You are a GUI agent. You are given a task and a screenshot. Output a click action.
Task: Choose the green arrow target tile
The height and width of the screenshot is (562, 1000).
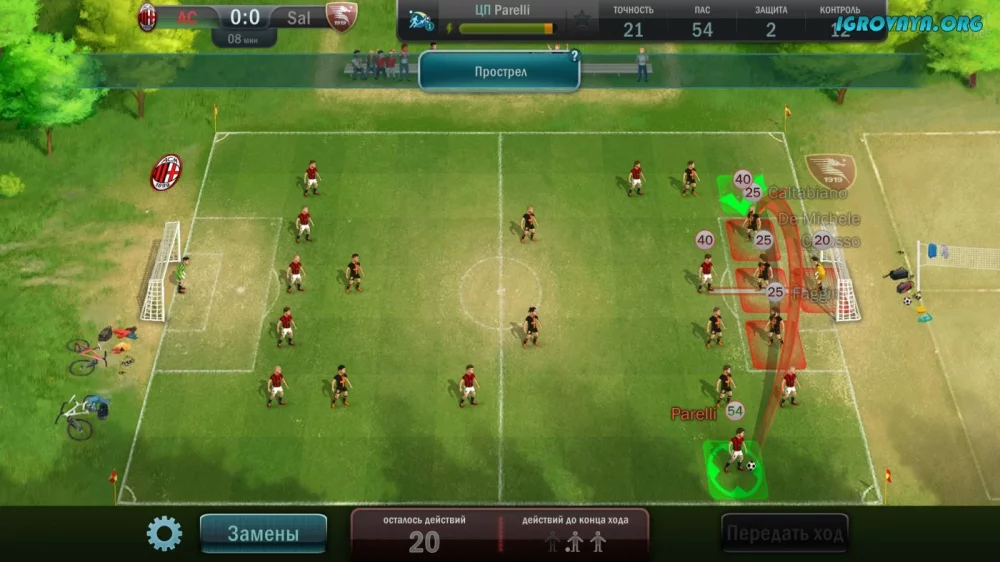(x=739, y=193)
